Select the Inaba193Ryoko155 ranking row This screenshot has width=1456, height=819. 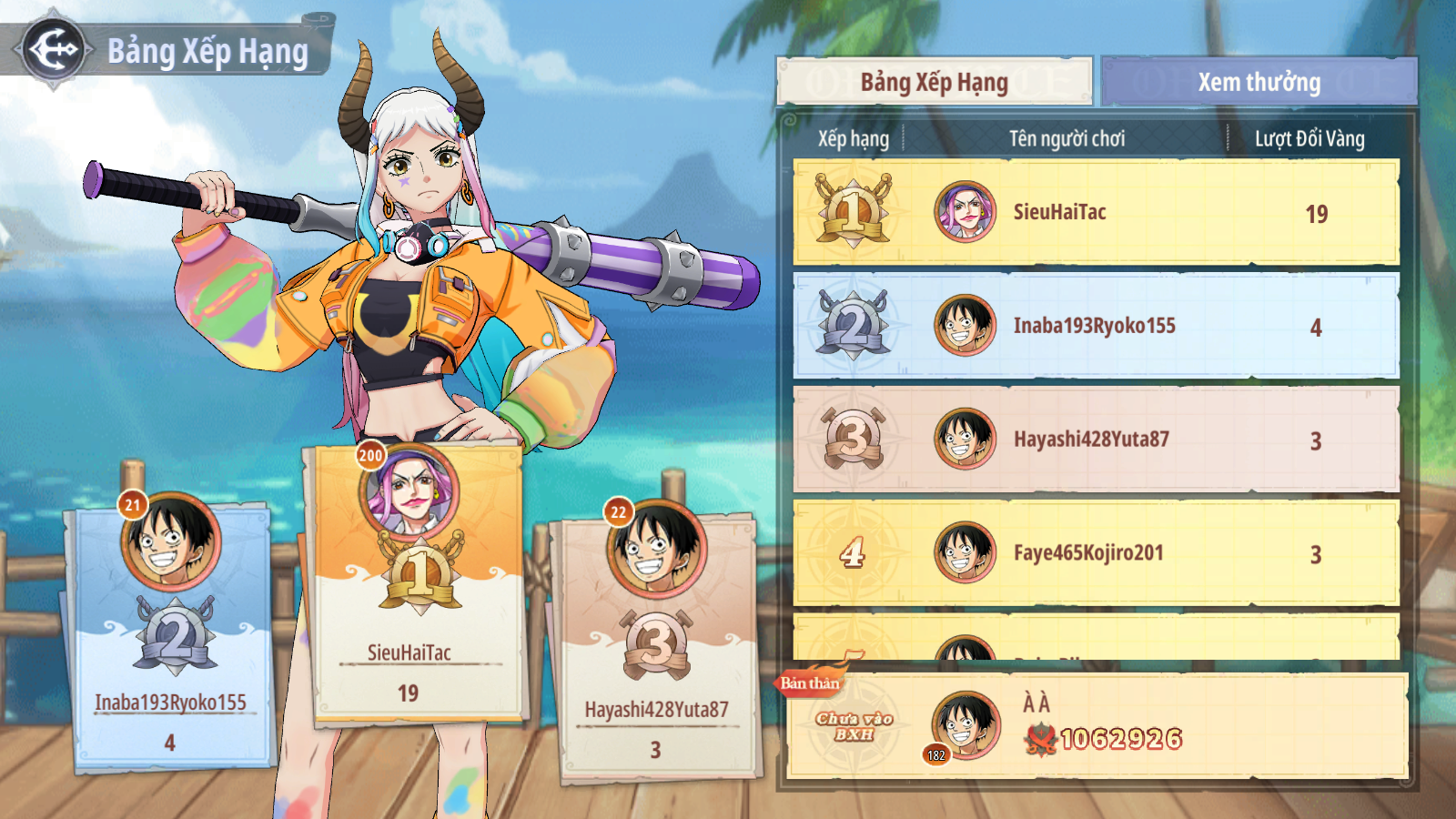(x=1096, y=326)
